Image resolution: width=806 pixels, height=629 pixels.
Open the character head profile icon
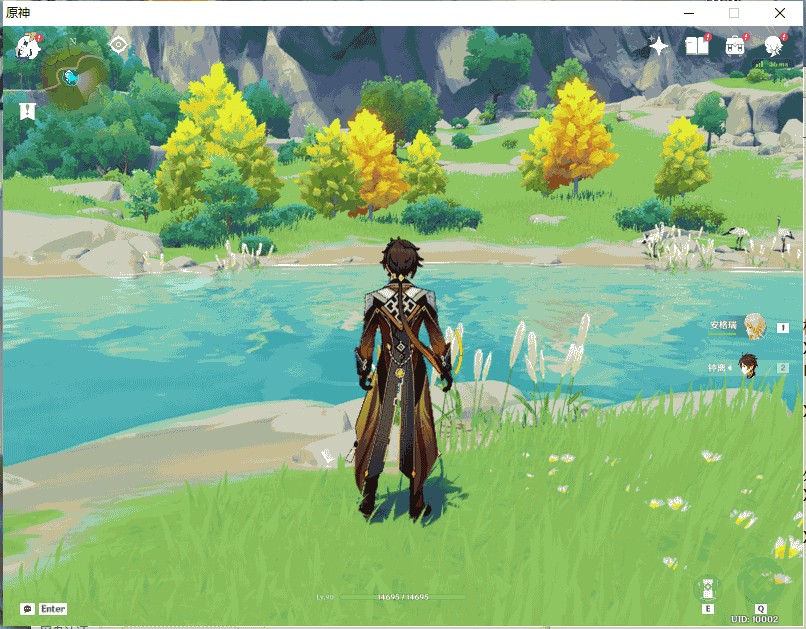[775, 45]
